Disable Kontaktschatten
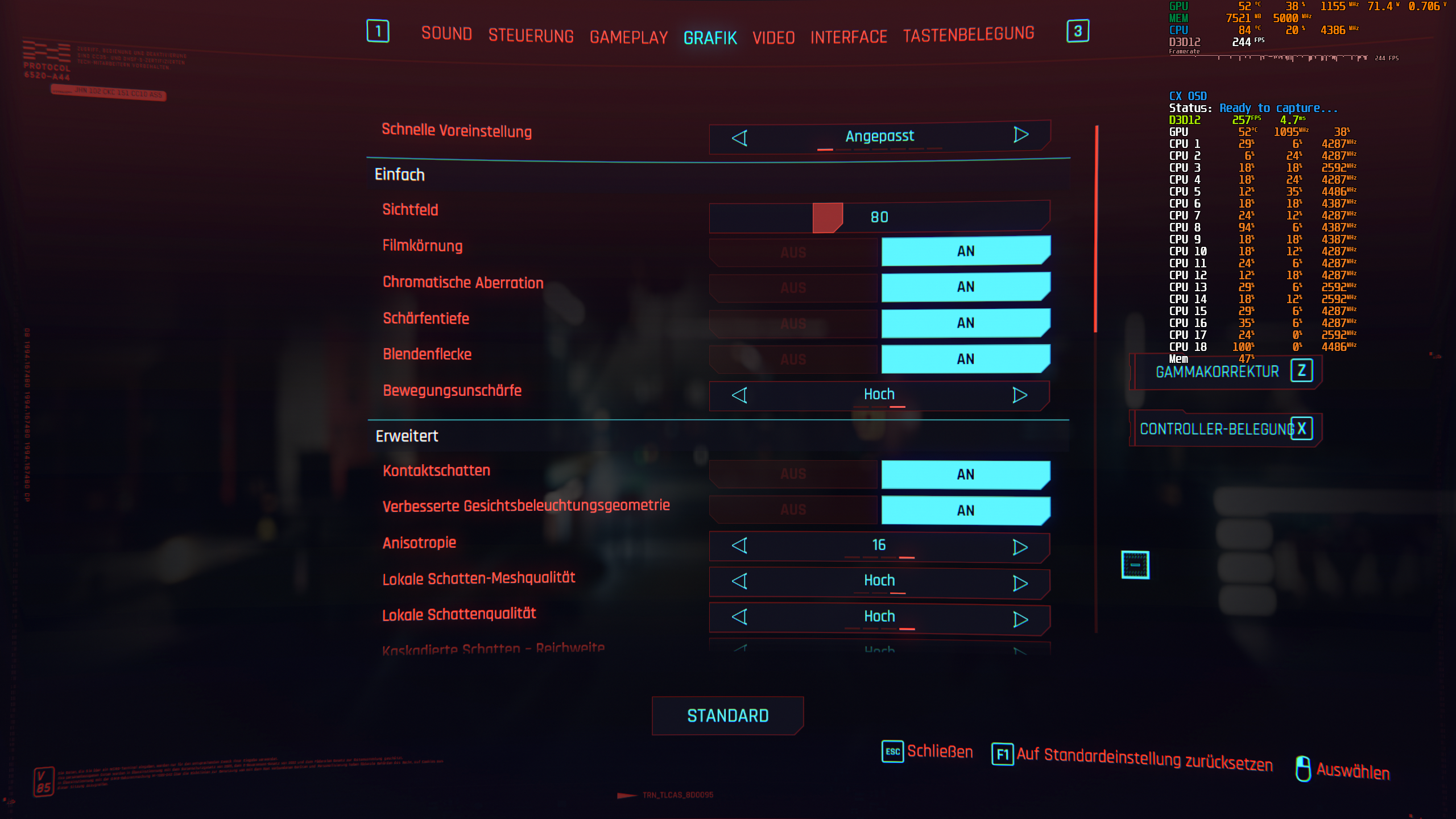This screenshot has width=1456, height=819. tap(793, 474)
